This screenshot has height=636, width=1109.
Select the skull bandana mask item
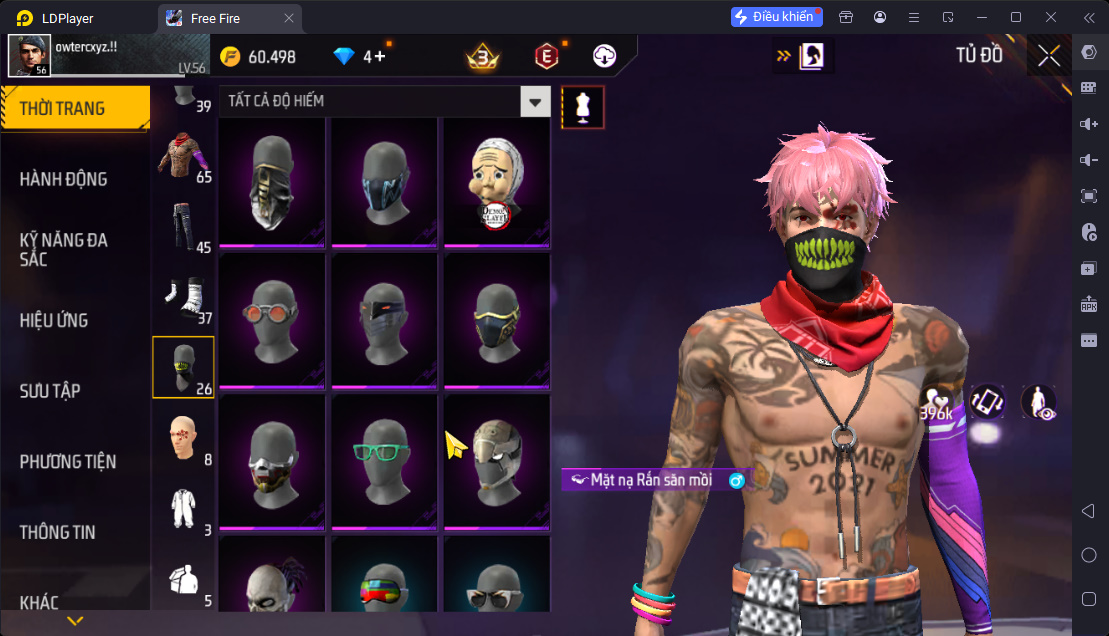pos(271,183)
